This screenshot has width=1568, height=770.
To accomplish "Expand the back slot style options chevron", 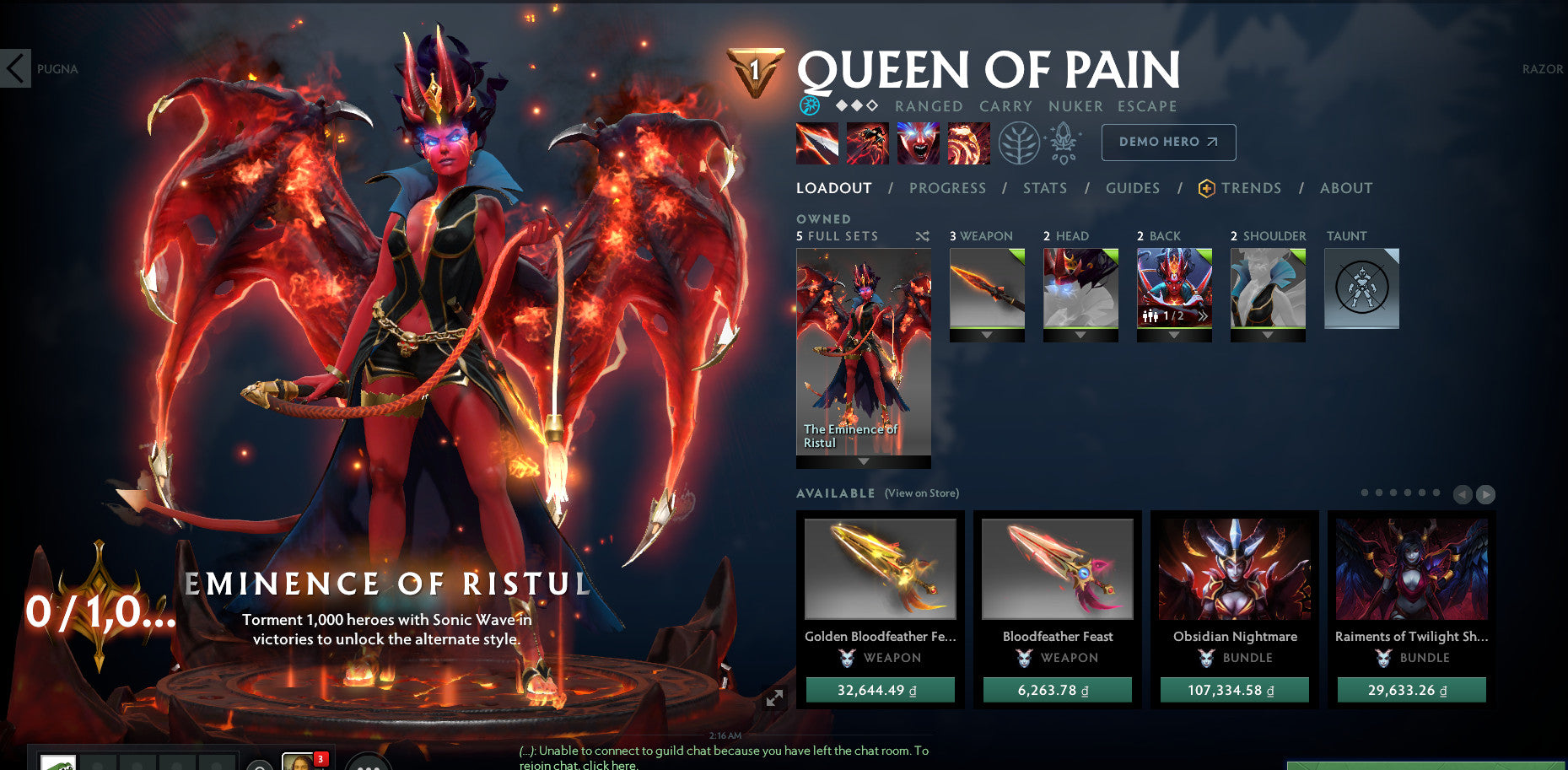I will point(1201,318).
